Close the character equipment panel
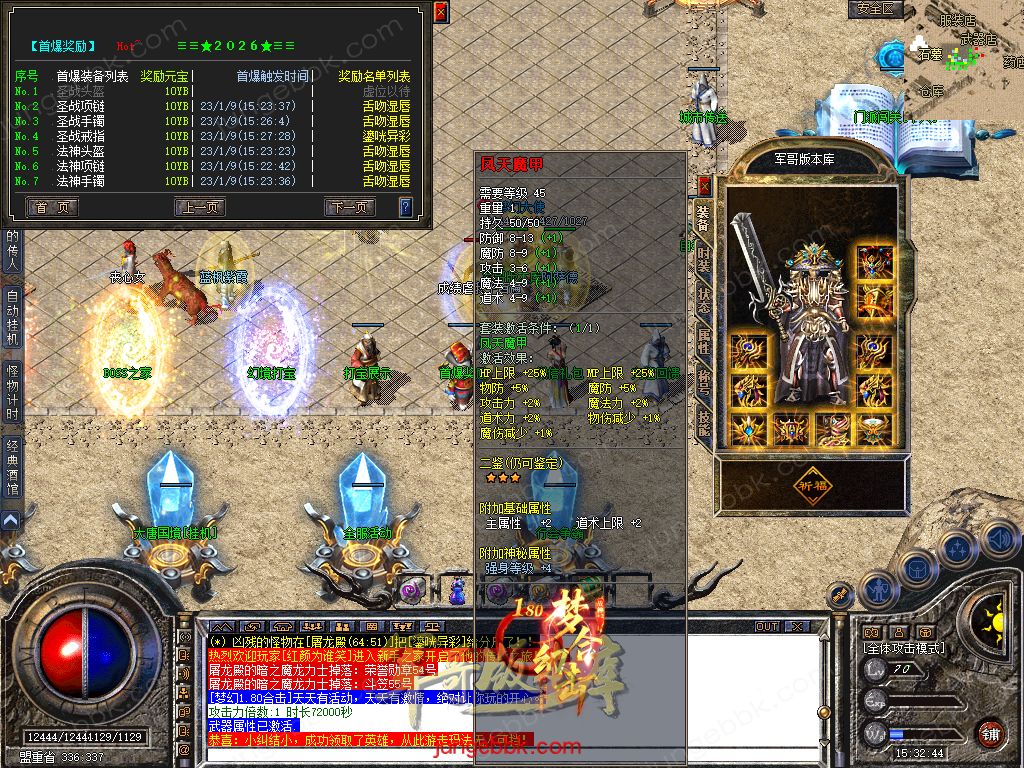 click(704, 185)
